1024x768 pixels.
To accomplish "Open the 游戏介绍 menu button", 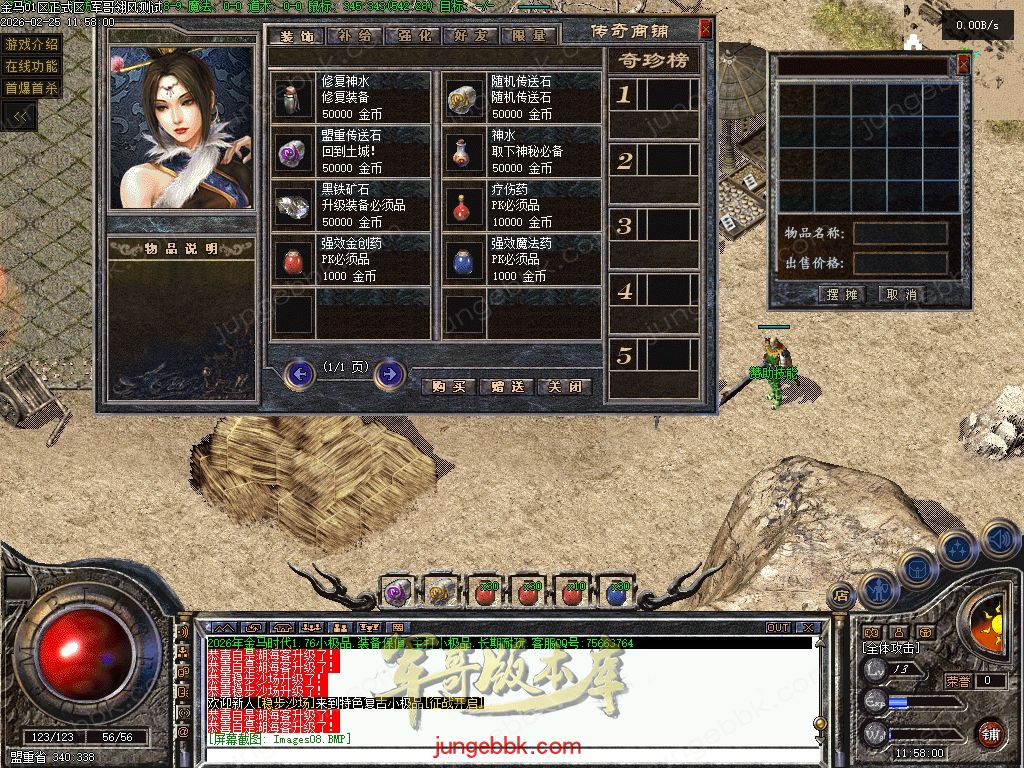I will point(32,44).
